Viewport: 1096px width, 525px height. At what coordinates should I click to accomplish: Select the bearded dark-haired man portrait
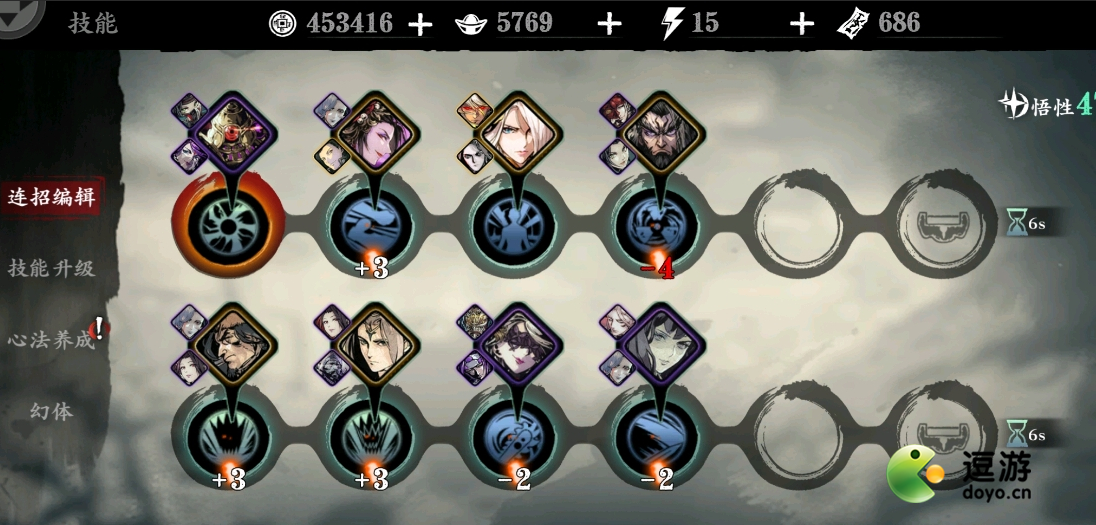[661, 137]
